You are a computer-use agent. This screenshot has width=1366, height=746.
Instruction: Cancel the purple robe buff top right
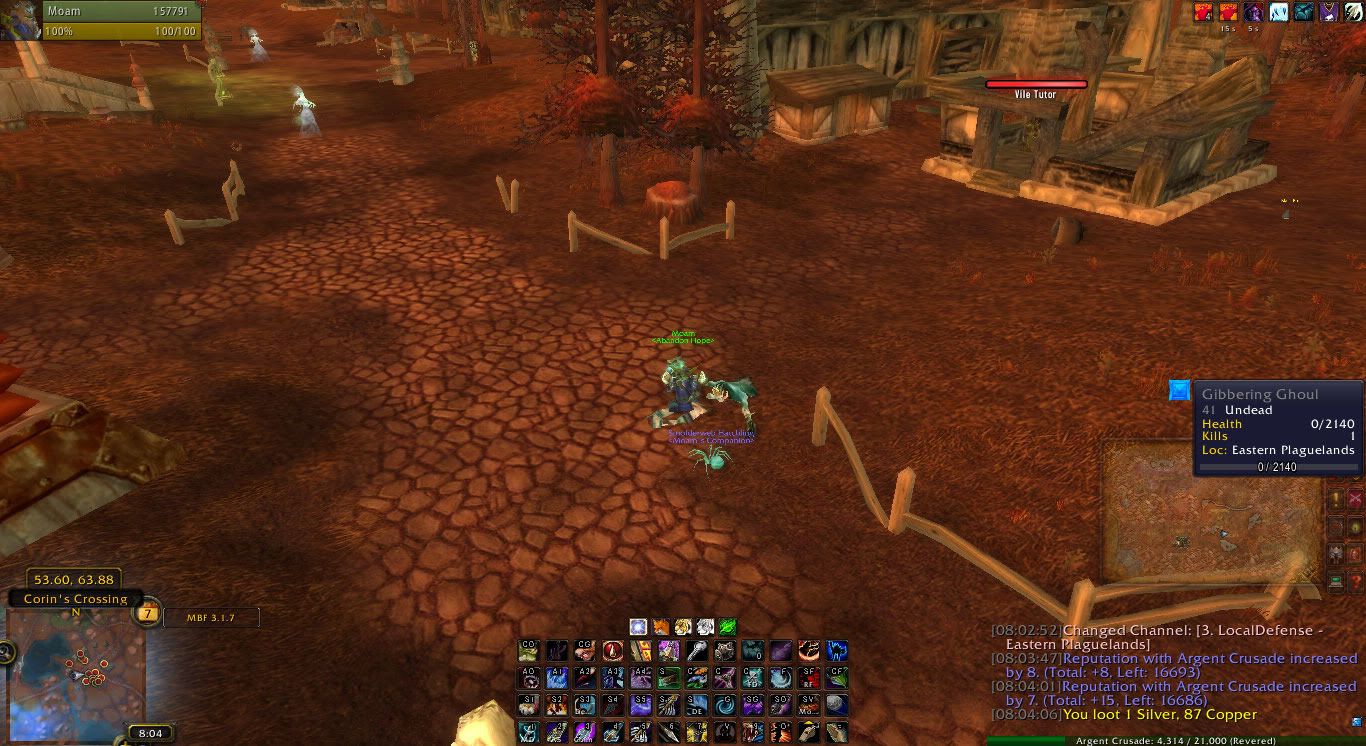1330,12
